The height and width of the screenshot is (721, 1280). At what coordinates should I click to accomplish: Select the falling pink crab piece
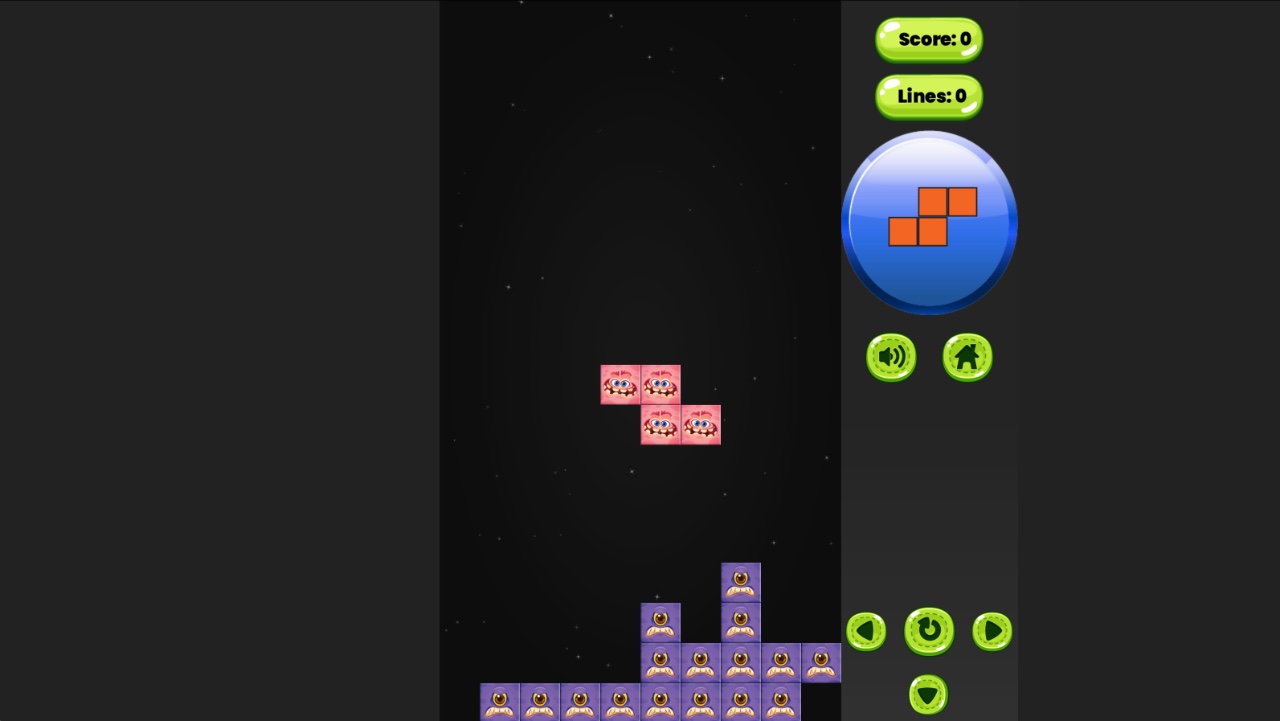660,403
